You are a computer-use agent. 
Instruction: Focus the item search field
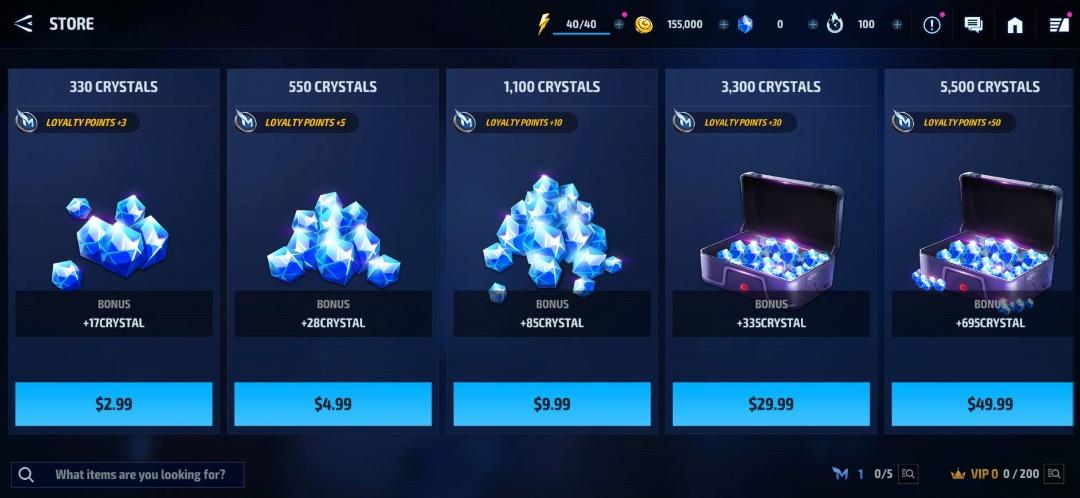click(x=140, y=474)
